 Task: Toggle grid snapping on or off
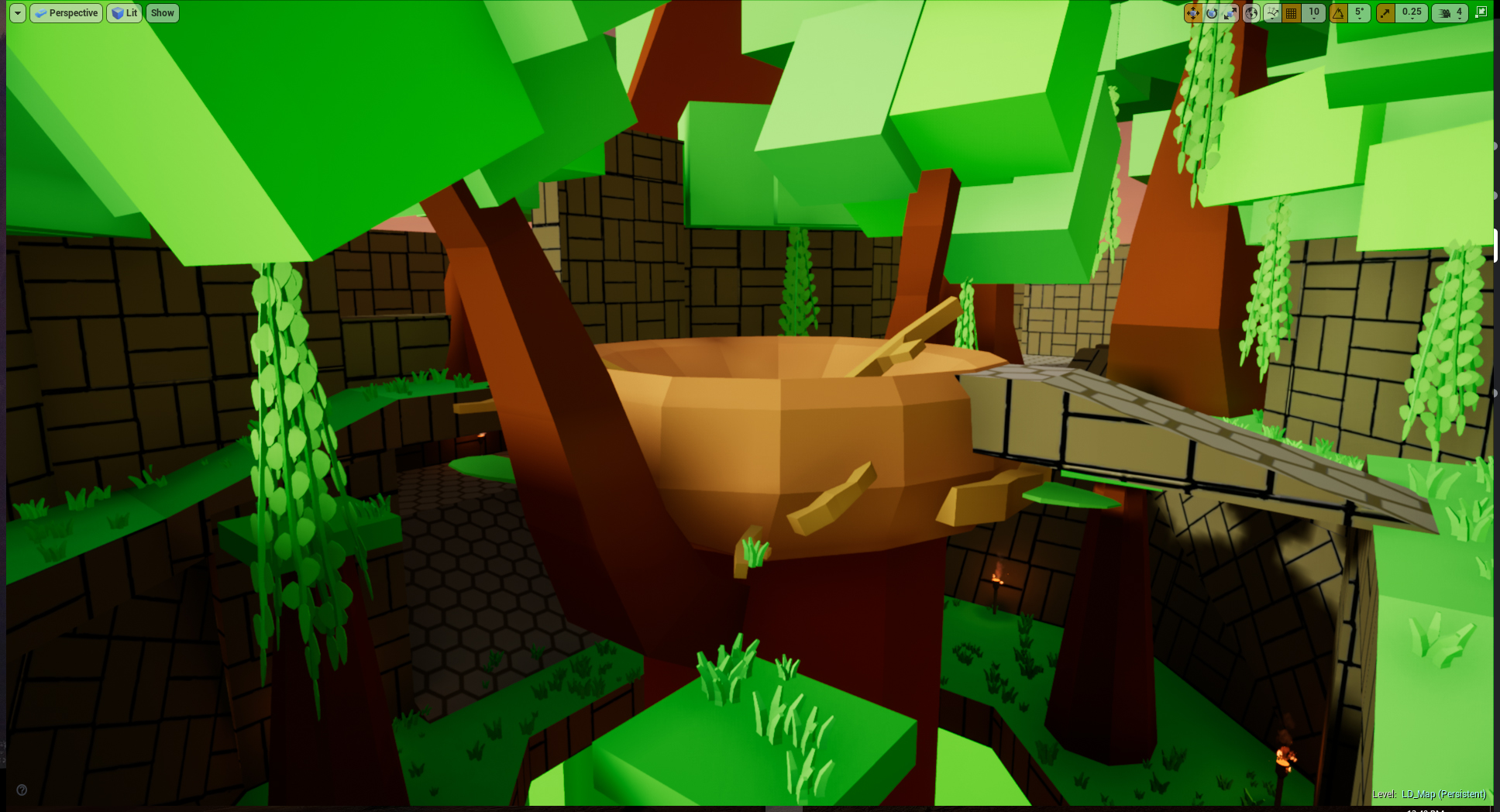[1291, 12]
